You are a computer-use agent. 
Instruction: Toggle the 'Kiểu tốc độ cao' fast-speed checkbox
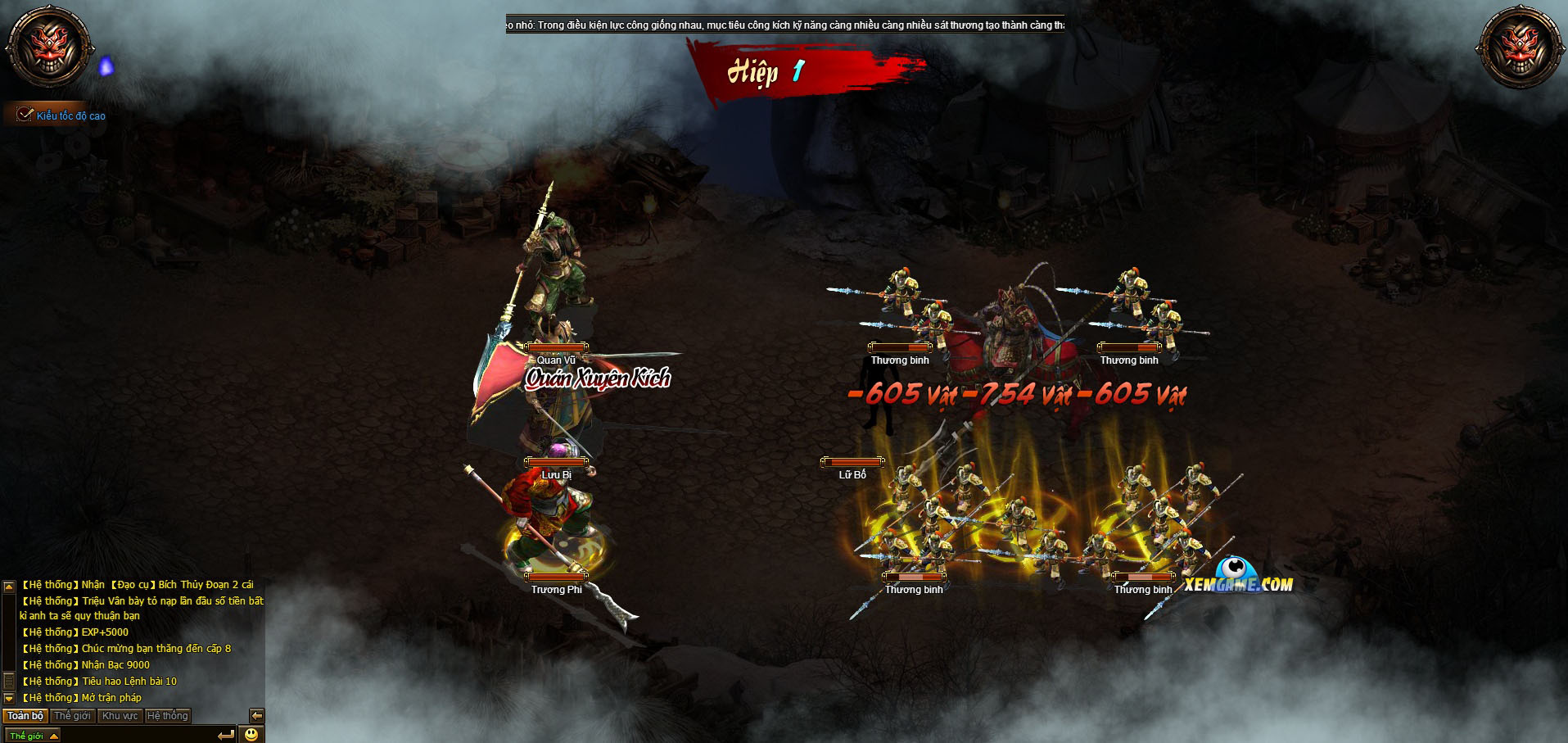pyautogui.click(x=25, y=115)
